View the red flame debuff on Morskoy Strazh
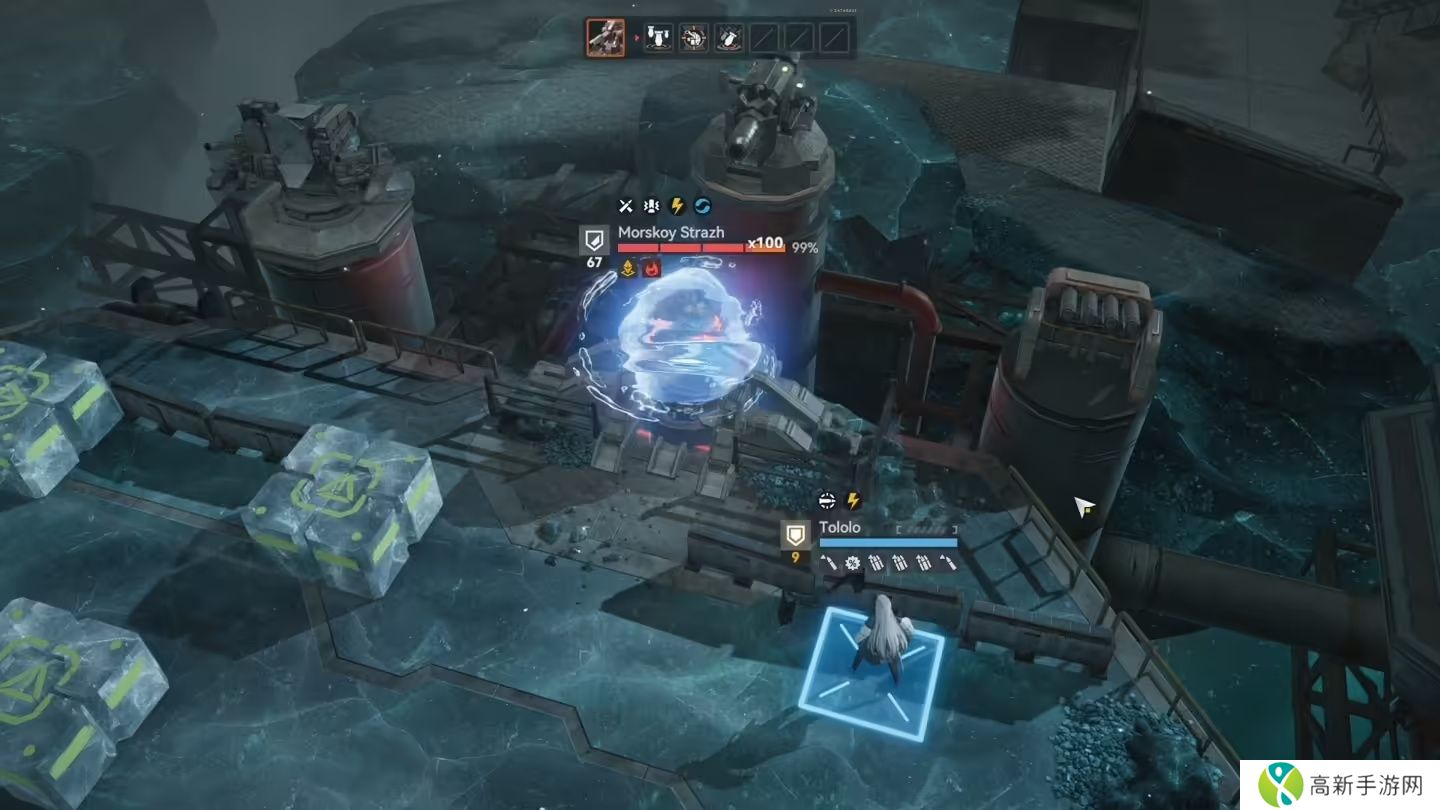 coord(653,268)
